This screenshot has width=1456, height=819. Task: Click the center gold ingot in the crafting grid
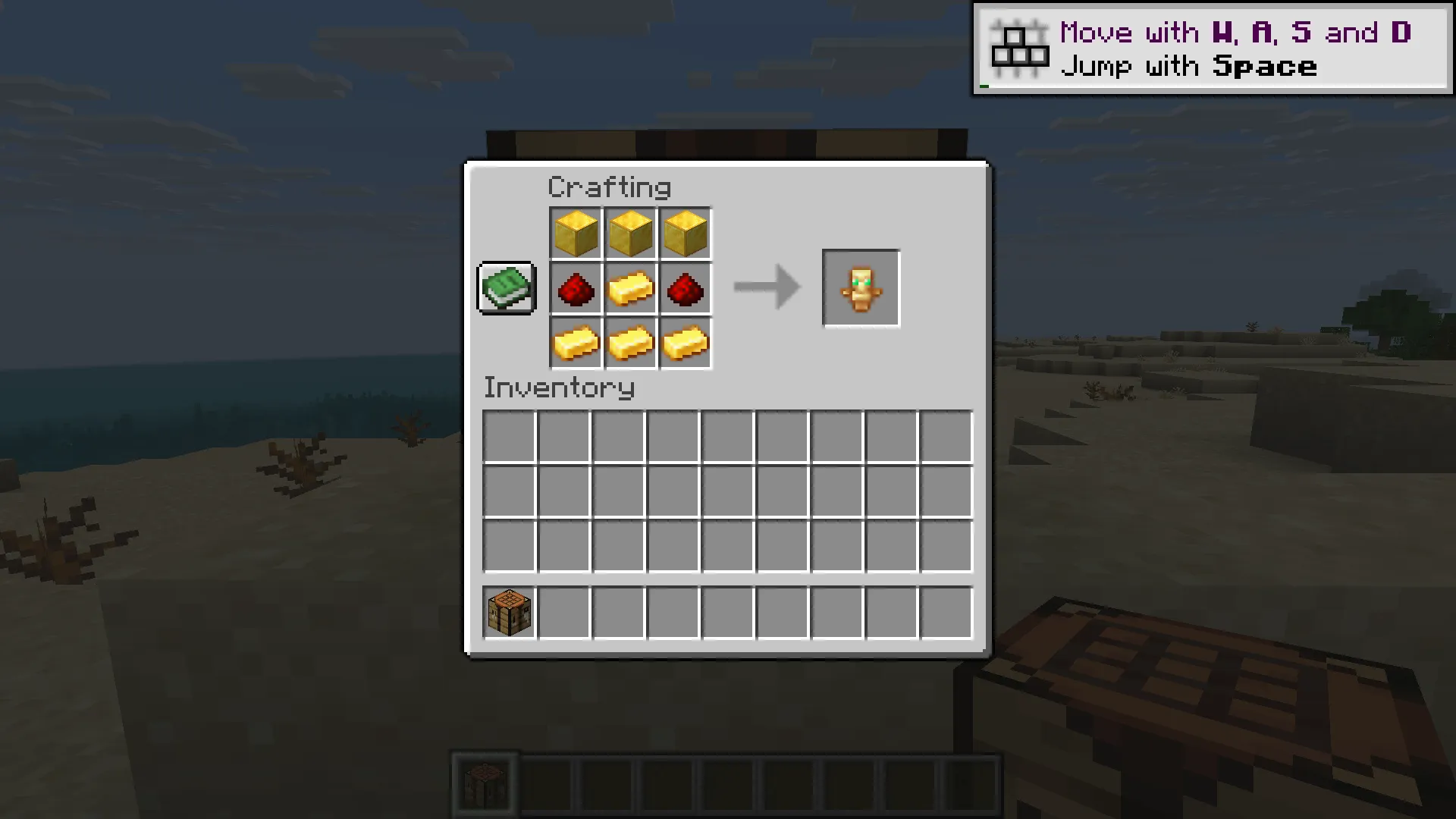point(630,288)
